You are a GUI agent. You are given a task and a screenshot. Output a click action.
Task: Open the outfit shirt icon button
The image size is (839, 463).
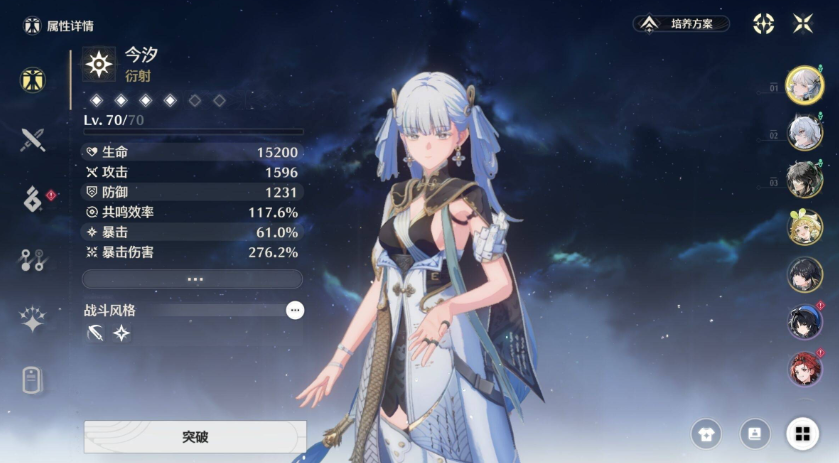(x=706, y=433)
